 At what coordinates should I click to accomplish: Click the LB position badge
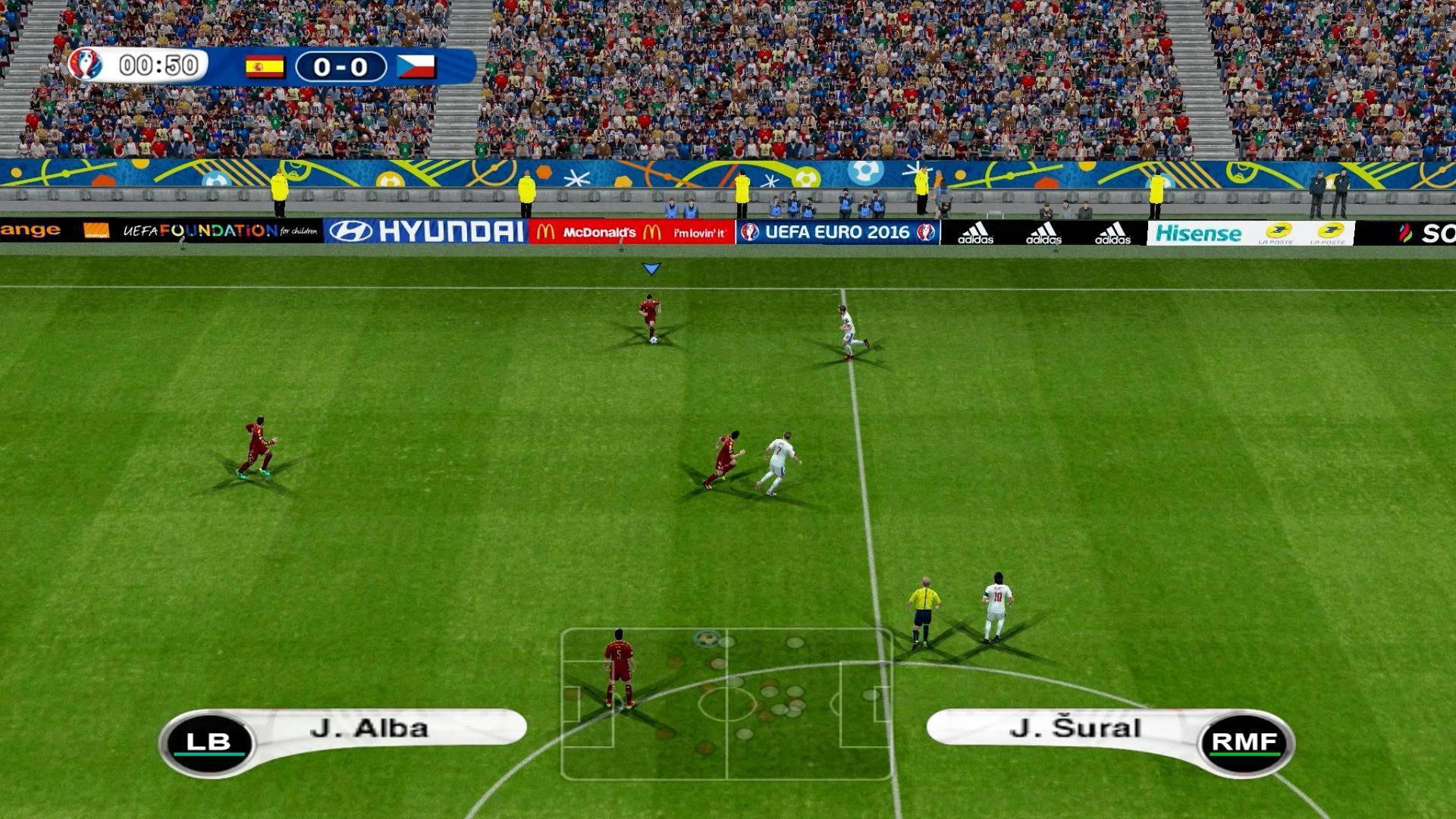point(208,742)
